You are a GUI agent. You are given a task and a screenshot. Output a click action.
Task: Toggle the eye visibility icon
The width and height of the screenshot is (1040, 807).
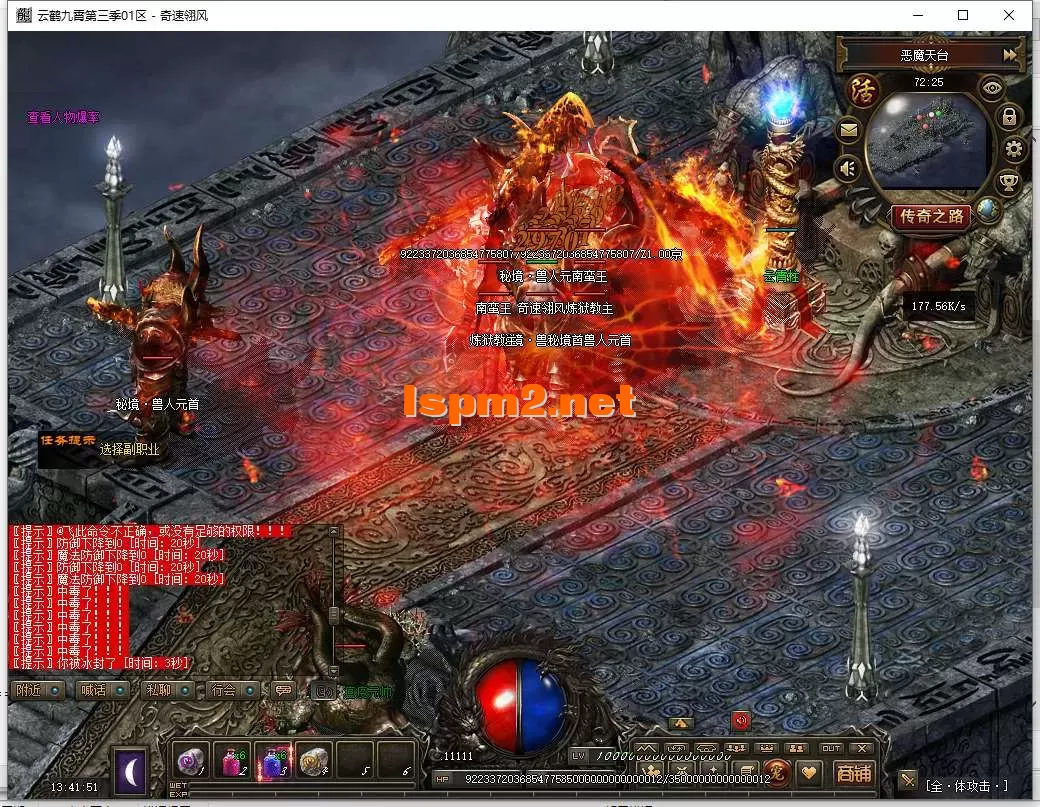click(990, 88)
